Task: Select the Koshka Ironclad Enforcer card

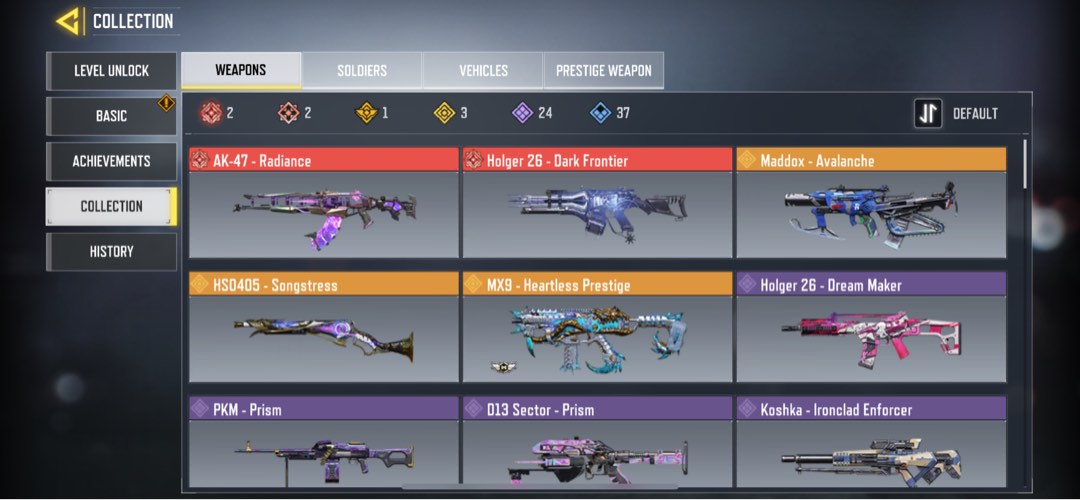Action: coord(871,444)
